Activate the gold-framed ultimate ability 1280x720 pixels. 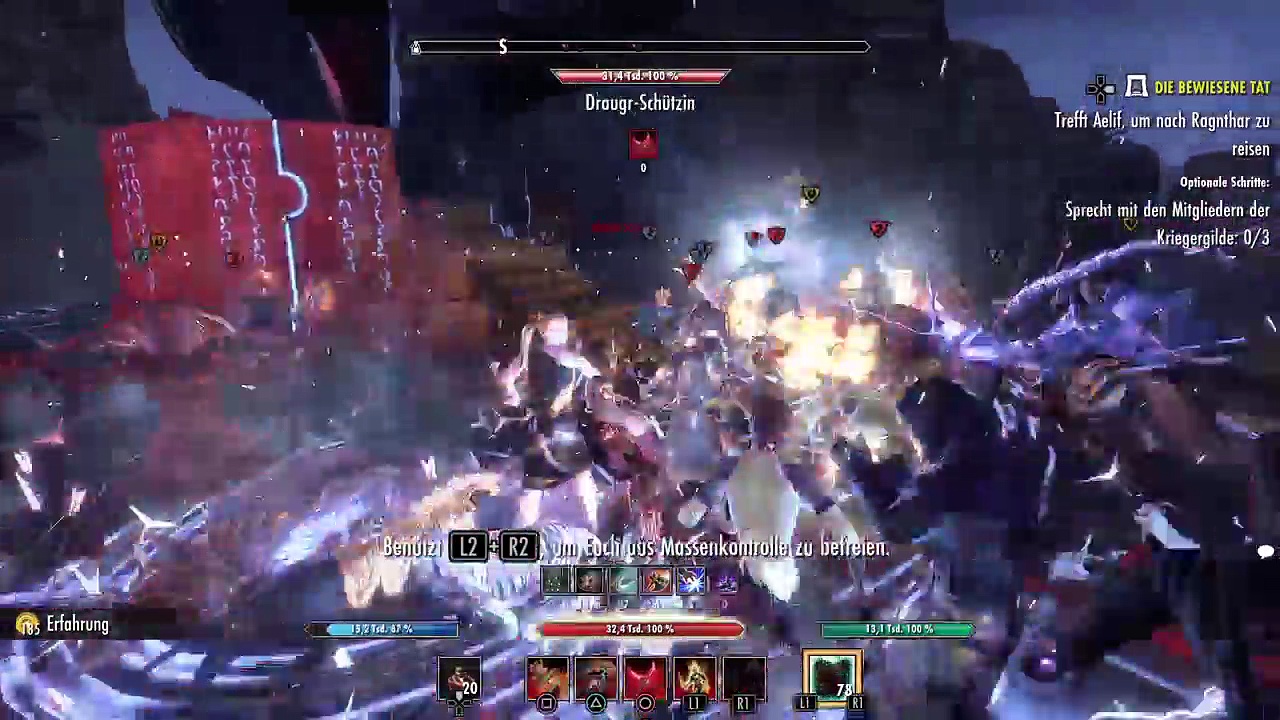tap(832, 677)
